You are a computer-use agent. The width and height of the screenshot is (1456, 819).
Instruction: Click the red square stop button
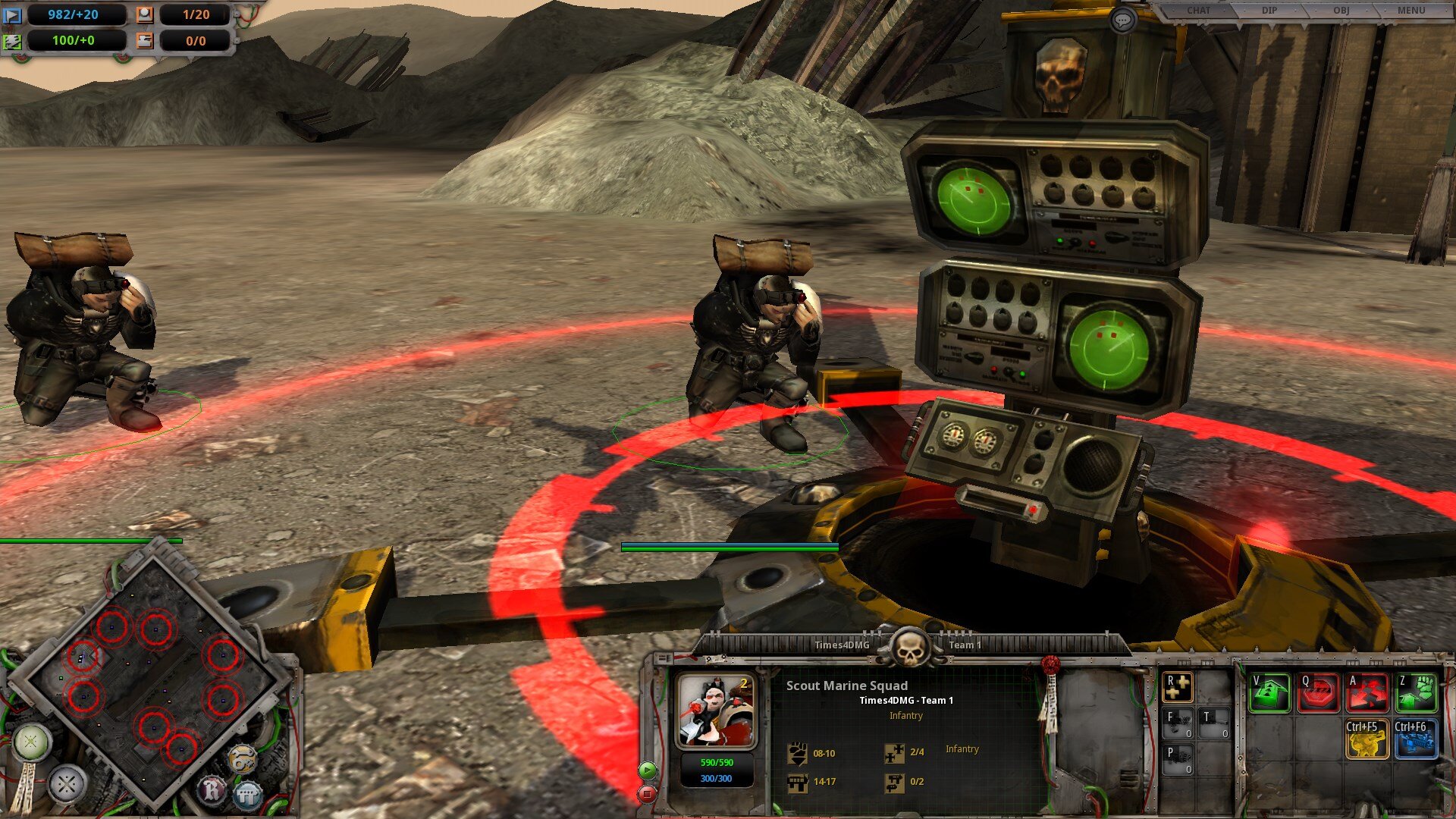click(x=647, y=794)
